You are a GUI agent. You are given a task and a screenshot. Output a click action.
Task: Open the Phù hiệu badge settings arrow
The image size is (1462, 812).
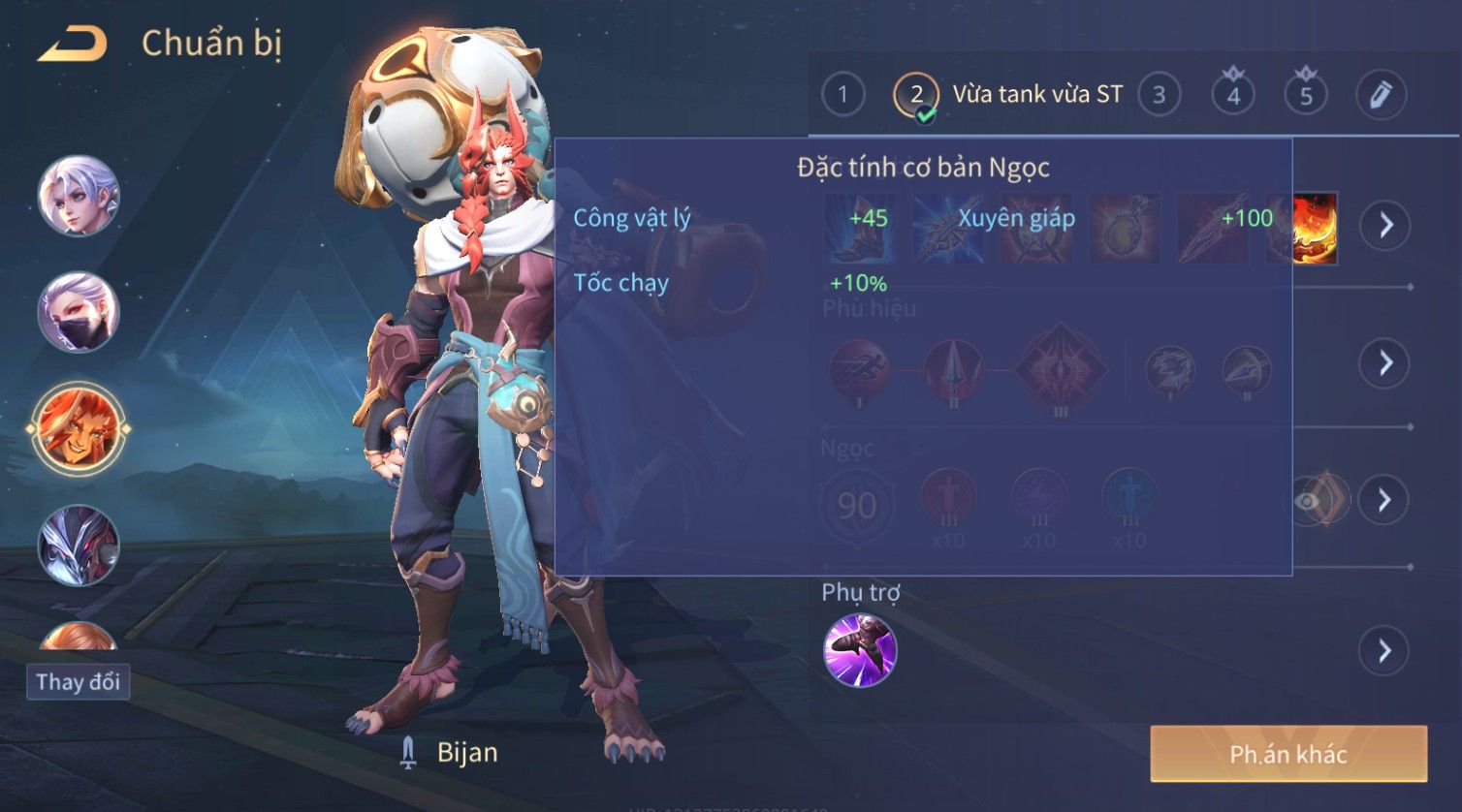coord(1384,363)
